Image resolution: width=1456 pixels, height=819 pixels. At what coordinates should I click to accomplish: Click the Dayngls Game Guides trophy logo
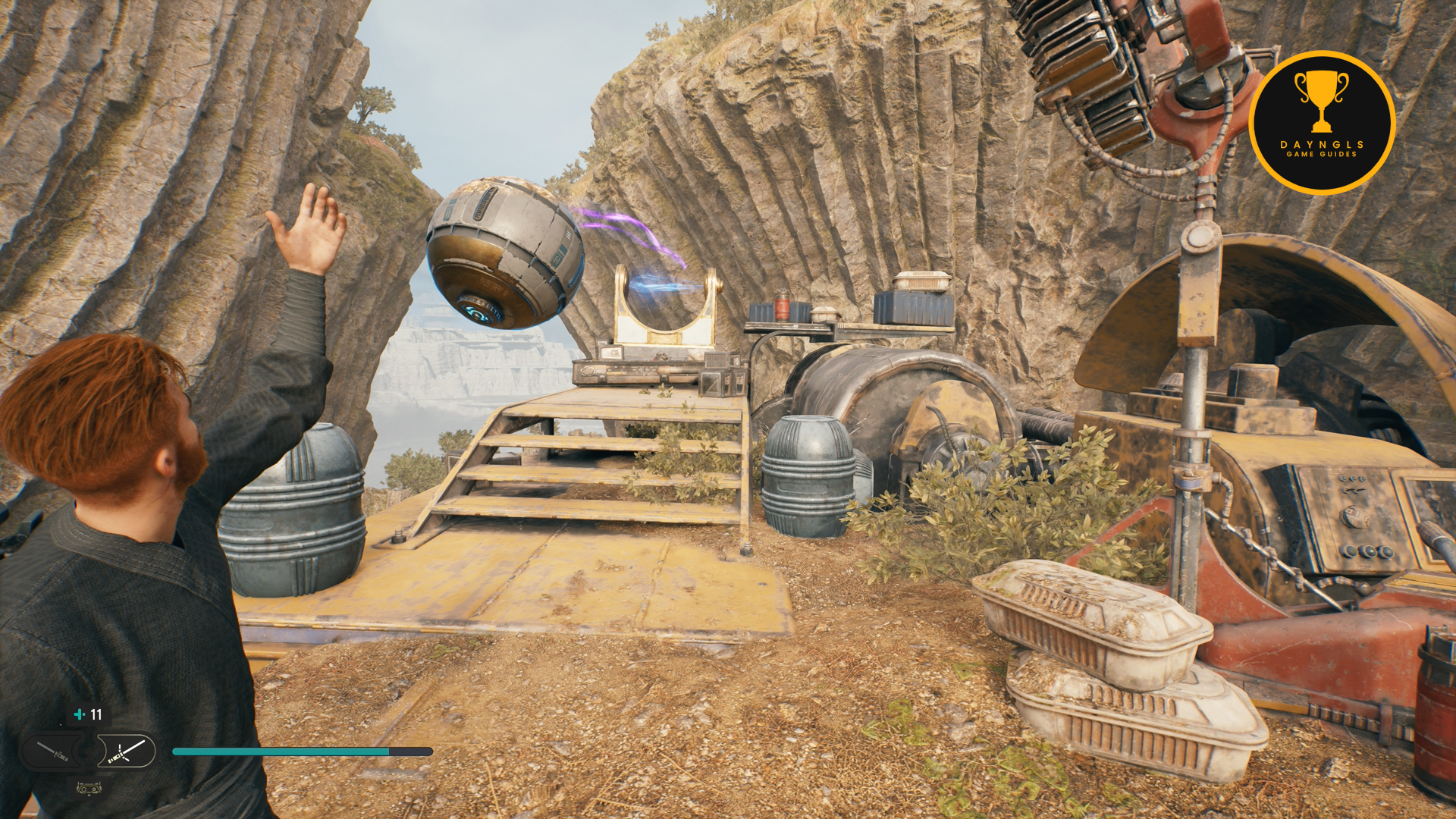1321,122
